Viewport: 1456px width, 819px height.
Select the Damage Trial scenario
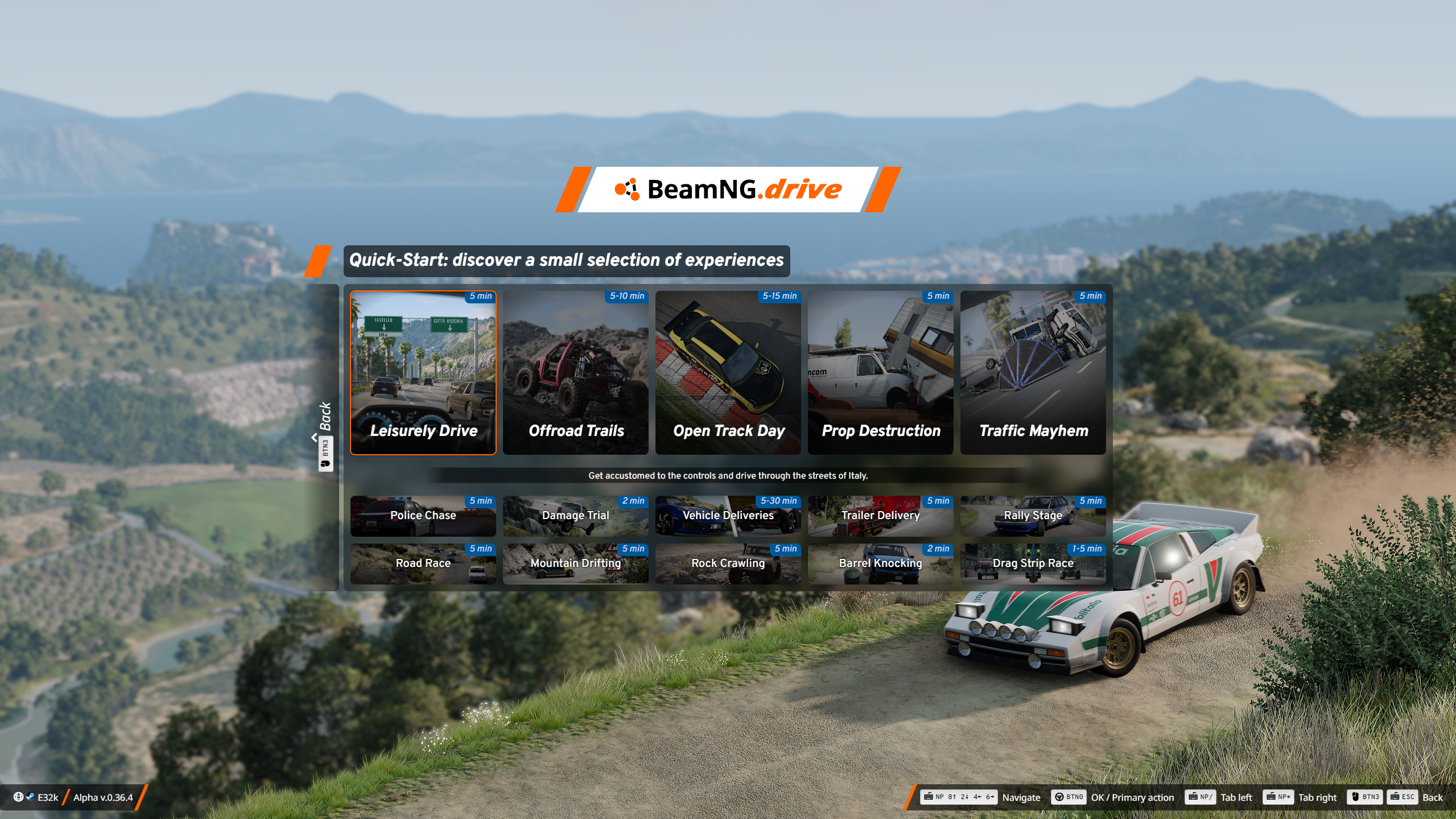point(575,516)
